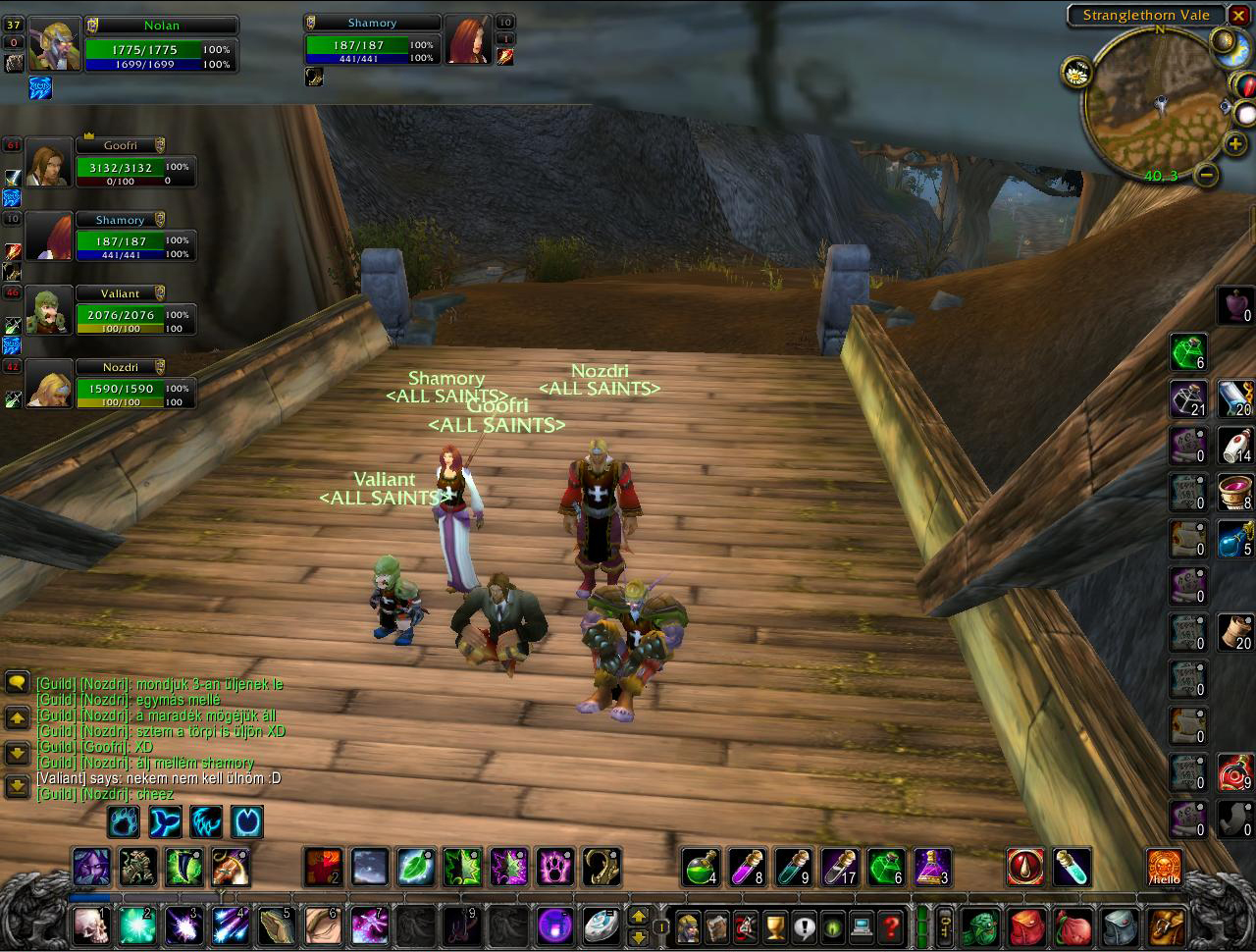Trigger the /hello macro button
1256x952 pixels.
pos(1165,868)
